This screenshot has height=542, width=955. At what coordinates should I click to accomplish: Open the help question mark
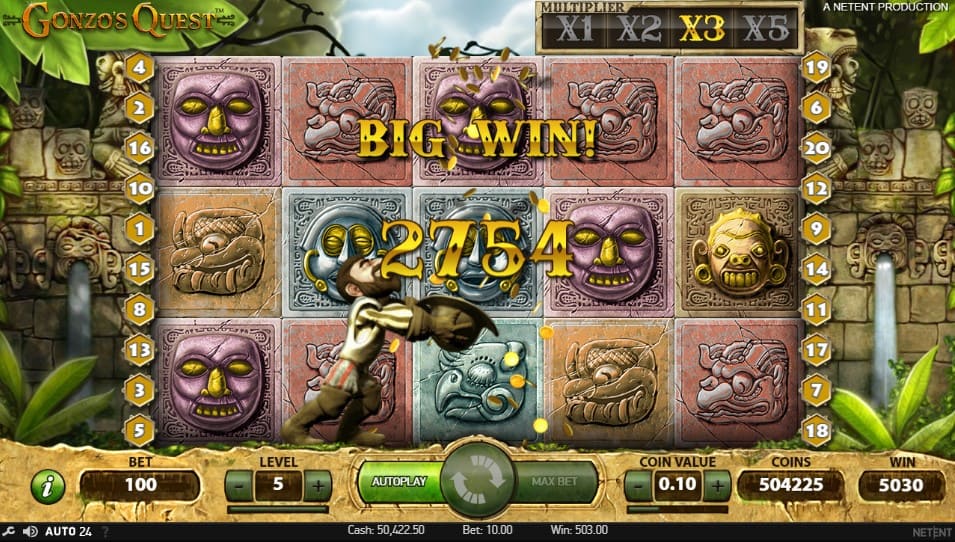[106, 531]
